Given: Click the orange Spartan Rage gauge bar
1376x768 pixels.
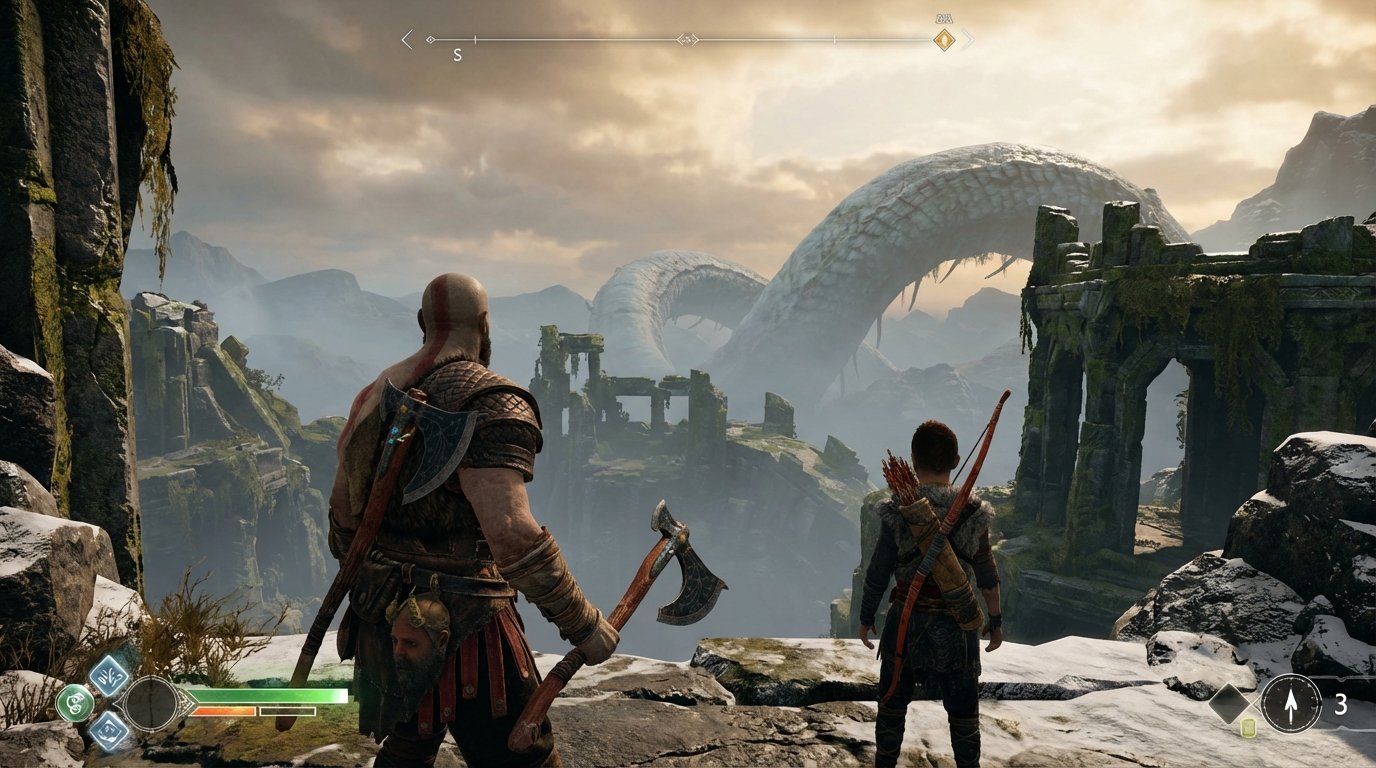Looking at the screenshot, I should (222, 711).
